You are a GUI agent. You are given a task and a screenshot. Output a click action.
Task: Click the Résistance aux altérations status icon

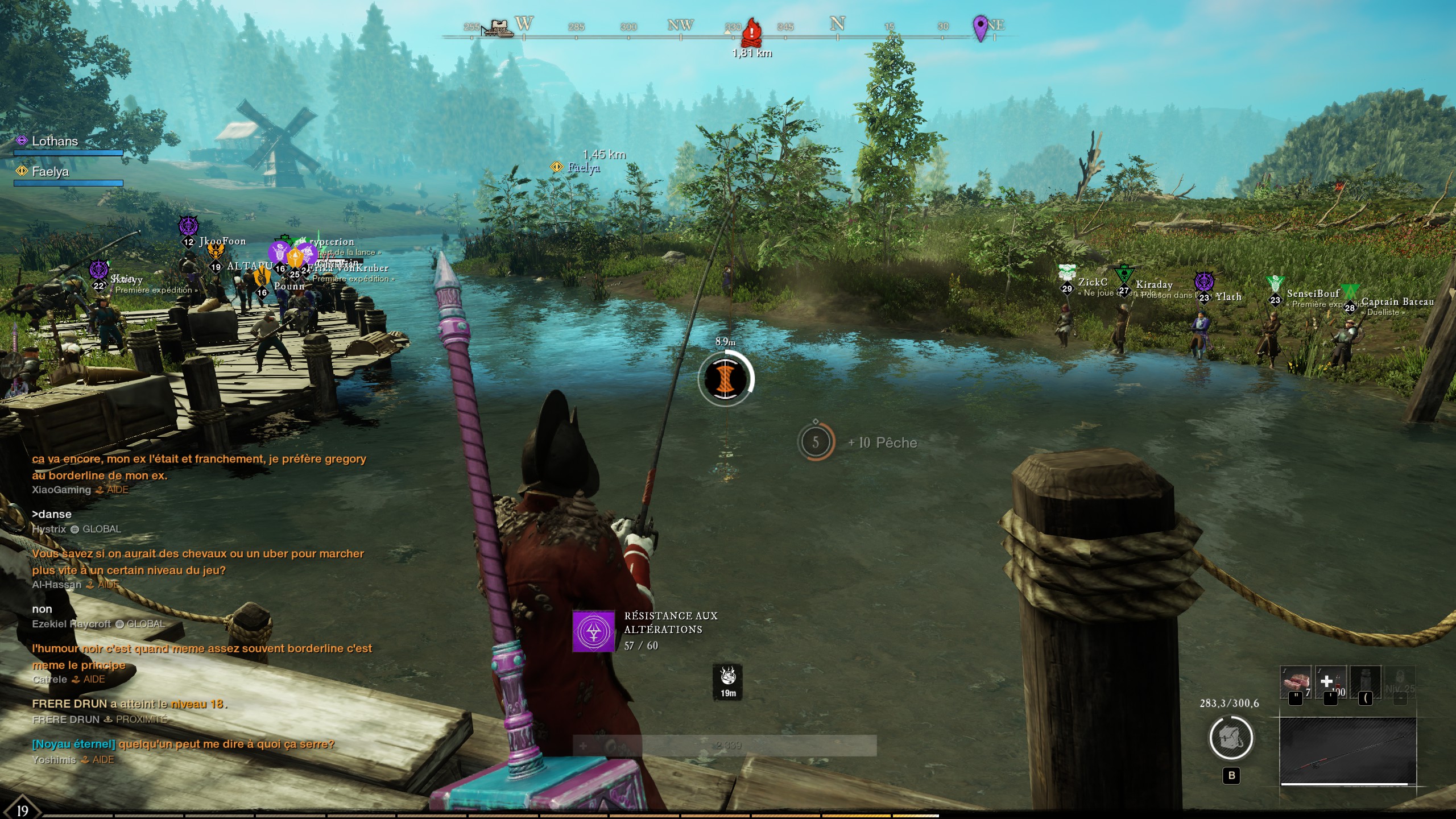click(593, 631)
